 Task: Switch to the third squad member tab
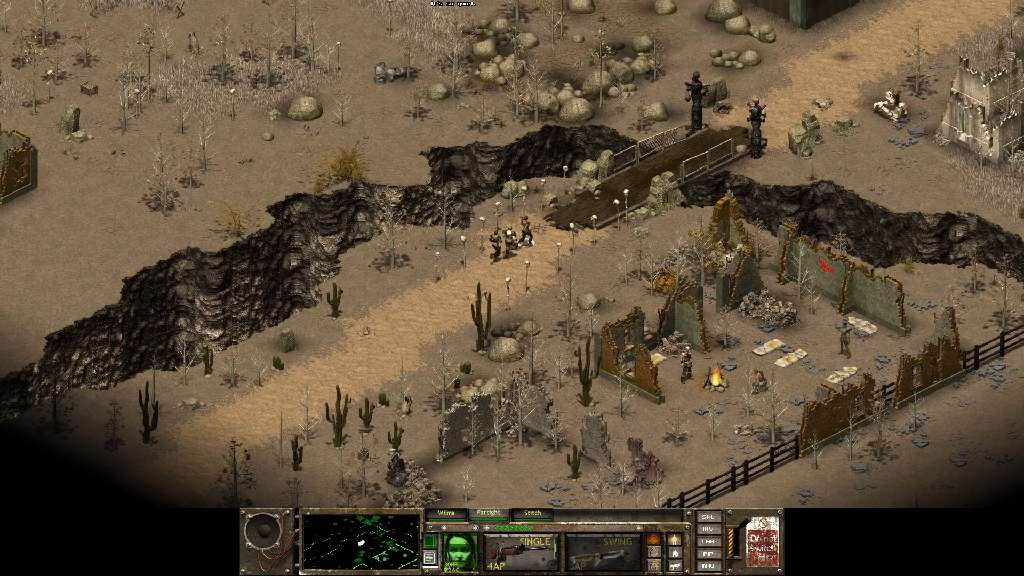pos(532,514)
